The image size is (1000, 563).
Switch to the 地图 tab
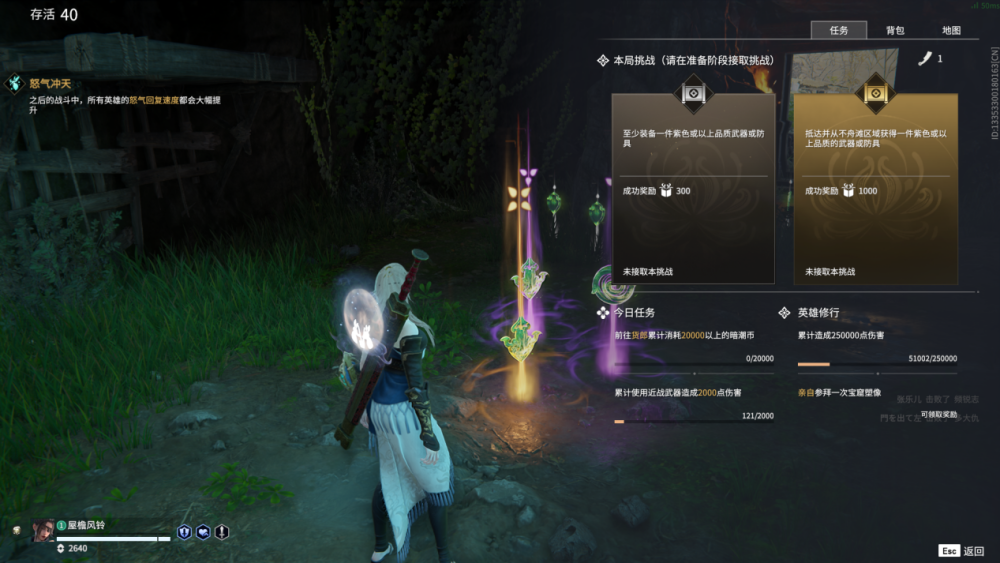pyautogui.click(x=950, y=31)
